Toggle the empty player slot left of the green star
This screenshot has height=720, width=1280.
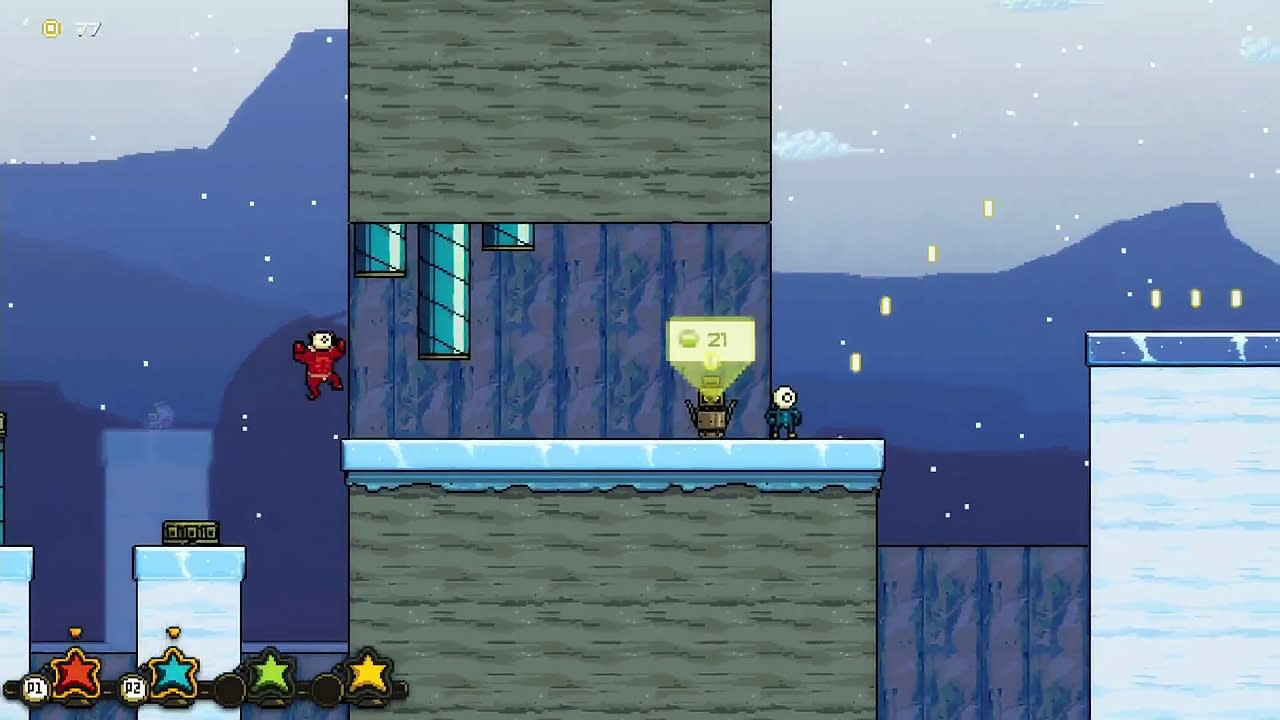[228, 688]
